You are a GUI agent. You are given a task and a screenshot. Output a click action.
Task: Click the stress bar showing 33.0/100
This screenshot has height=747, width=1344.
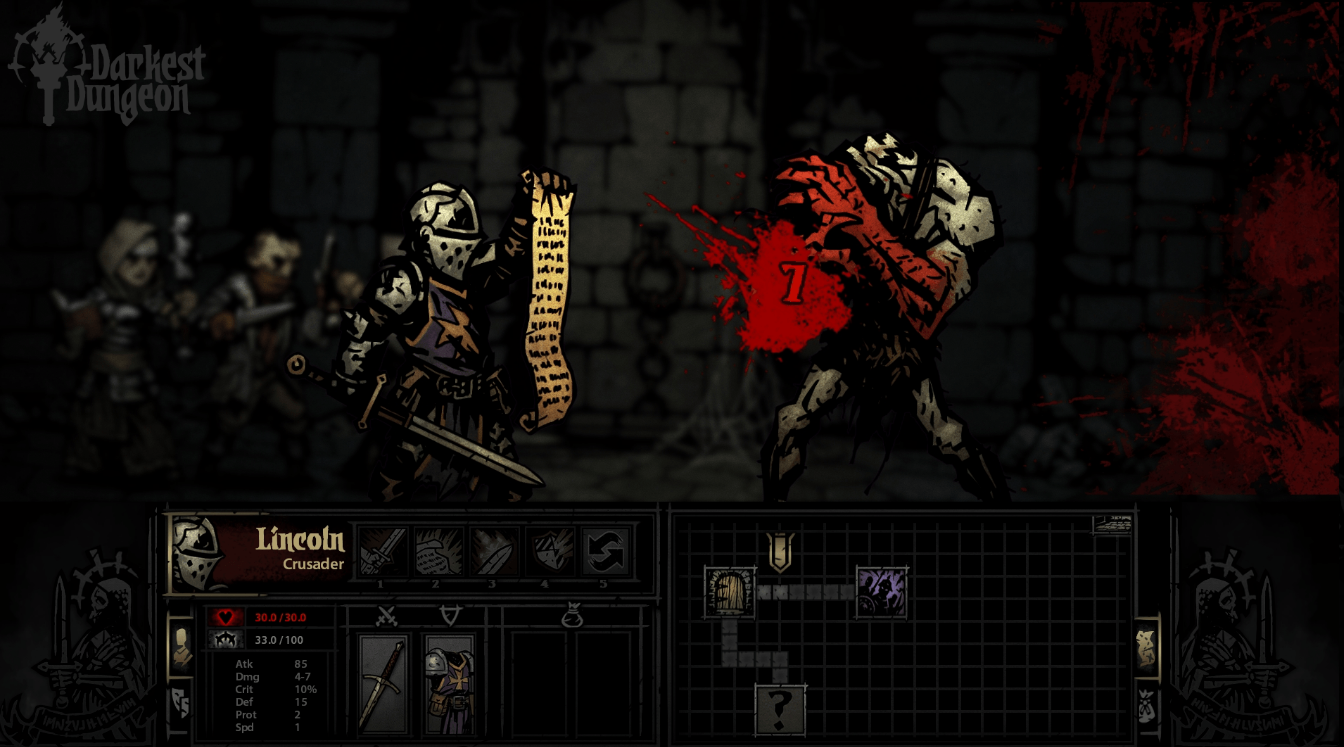tap(288, 640)
